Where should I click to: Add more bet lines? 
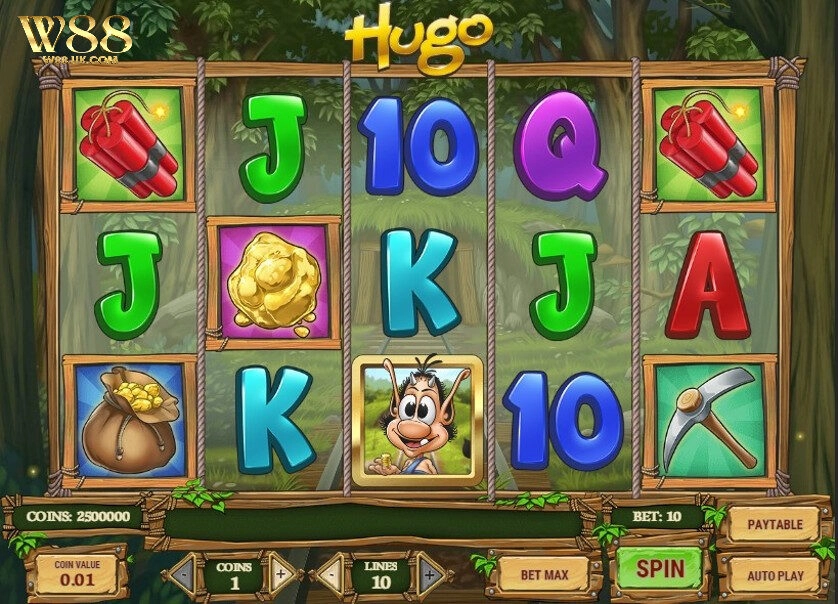click(429, 575)
